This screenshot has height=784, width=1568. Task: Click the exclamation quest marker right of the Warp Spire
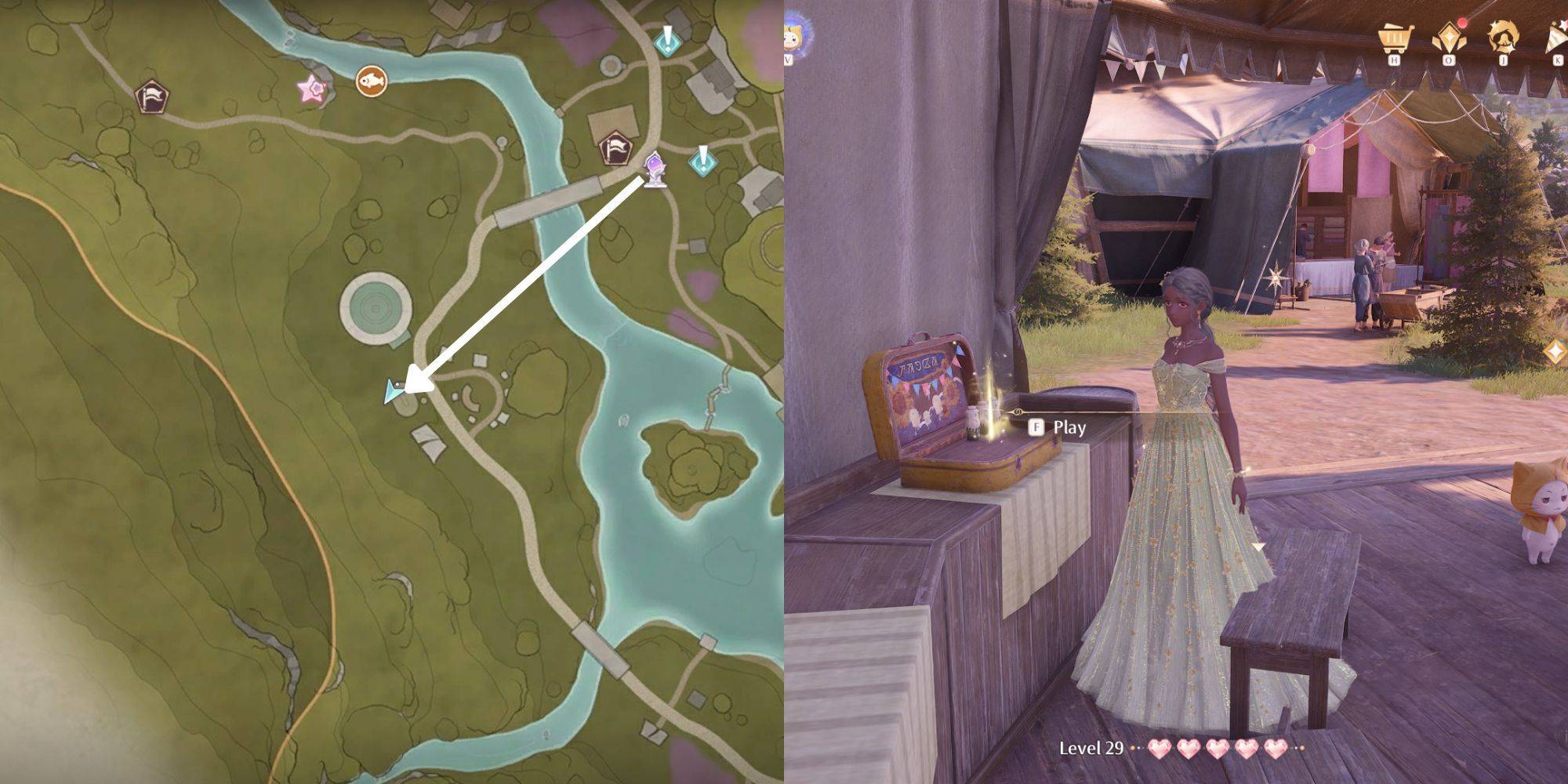(x=702, y=160)
